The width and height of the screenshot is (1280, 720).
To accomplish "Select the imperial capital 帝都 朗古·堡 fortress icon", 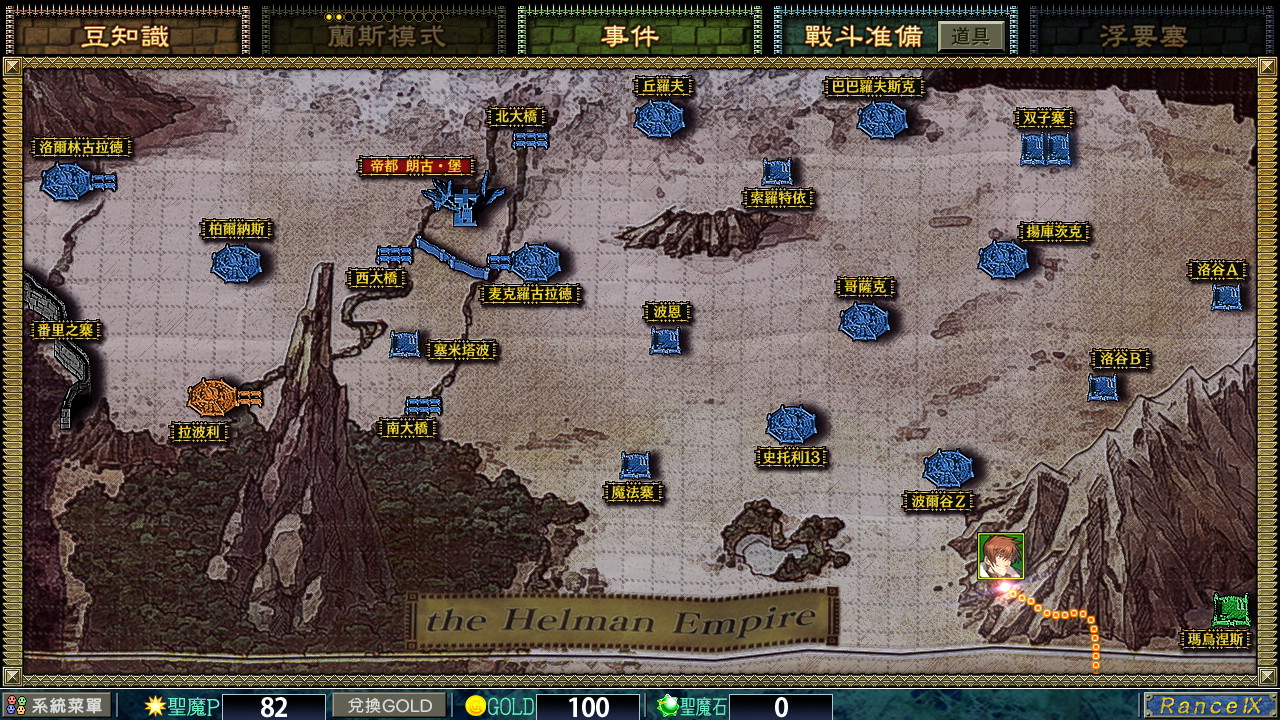I will 463,205.
